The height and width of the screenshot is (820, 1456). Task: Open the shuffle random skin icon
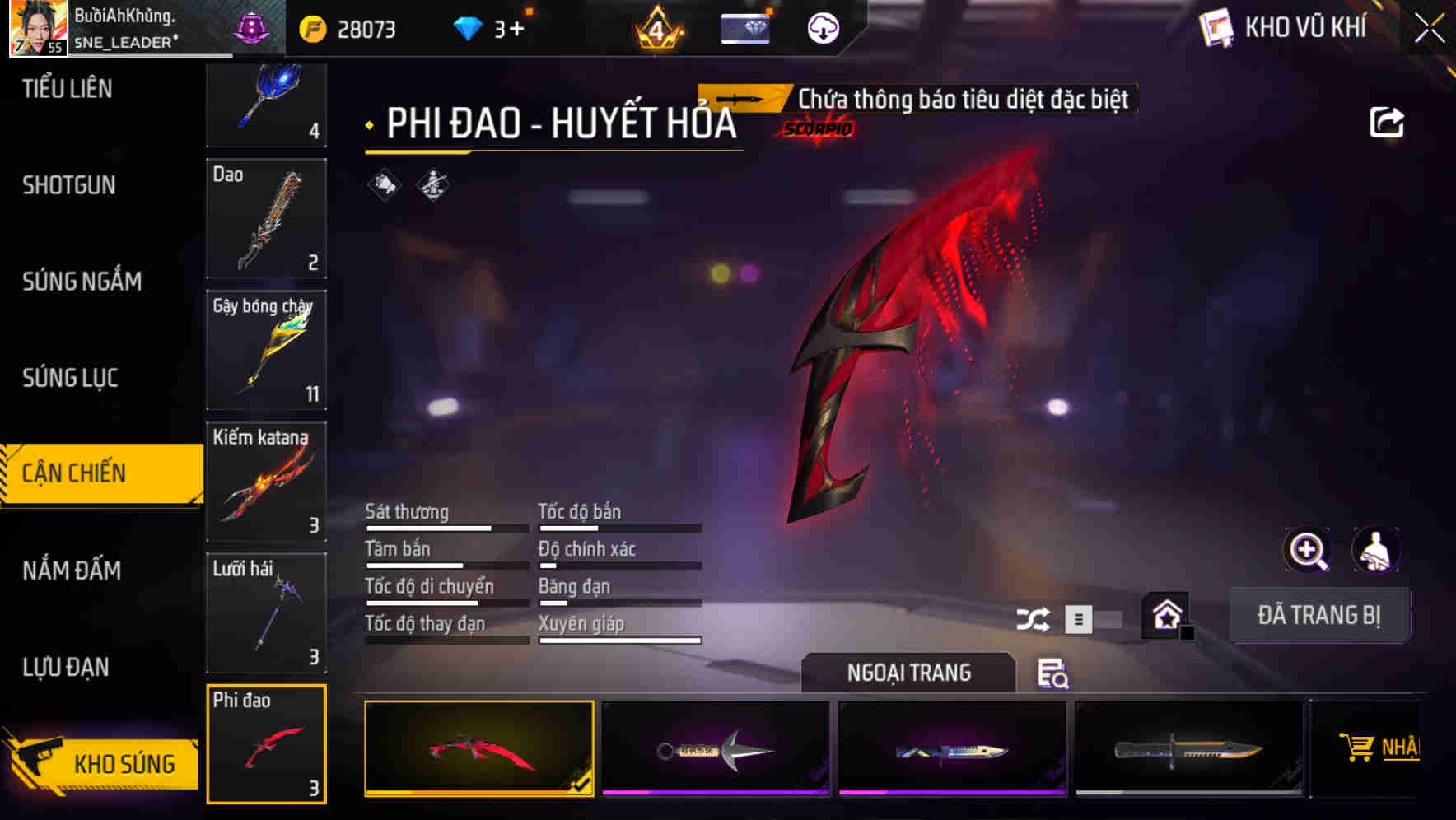[x=1033, y=618]
